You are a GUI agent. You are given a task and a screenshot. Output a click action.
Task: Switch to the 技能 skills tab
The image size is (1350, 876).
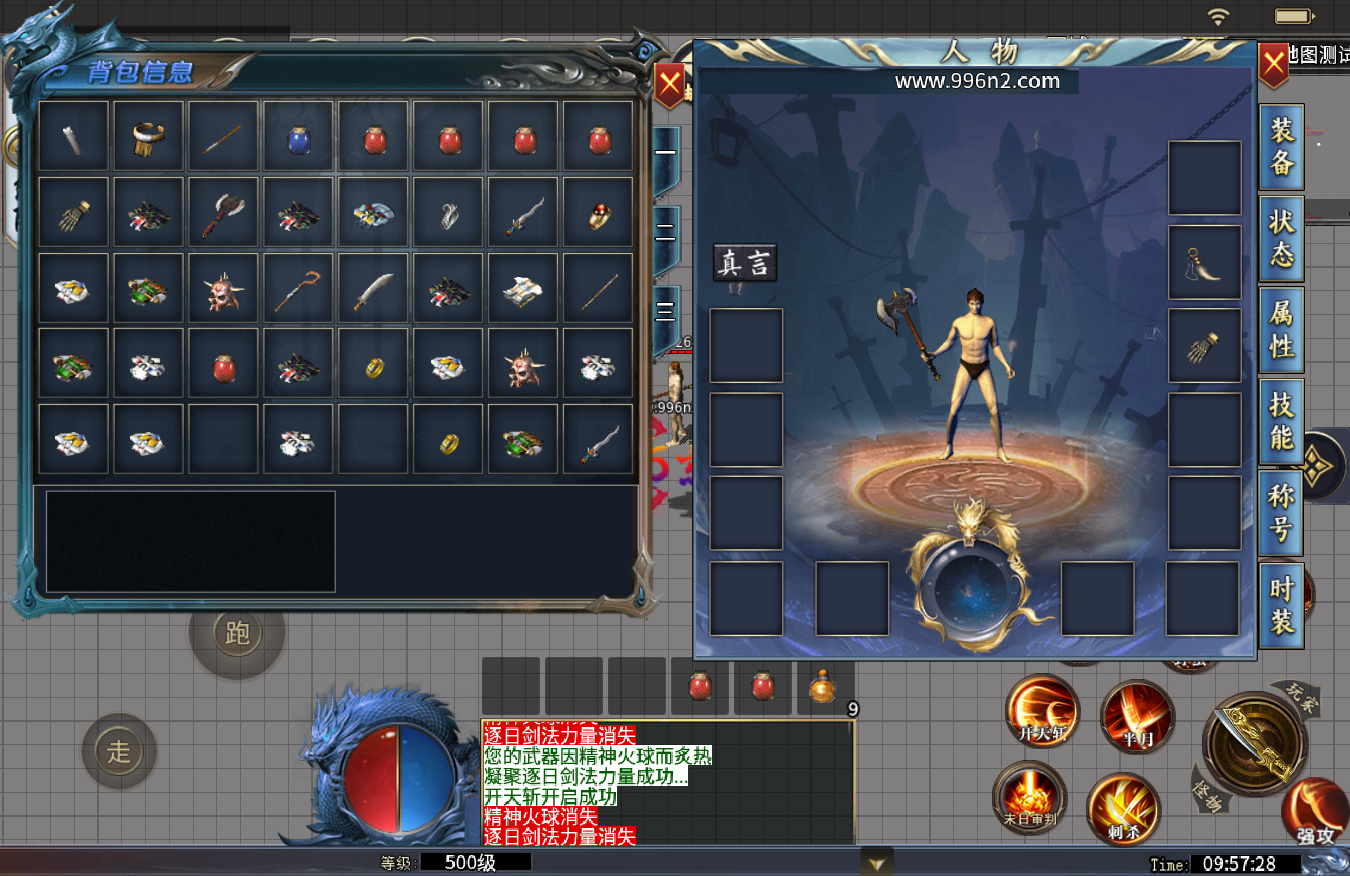point(1281,421)
